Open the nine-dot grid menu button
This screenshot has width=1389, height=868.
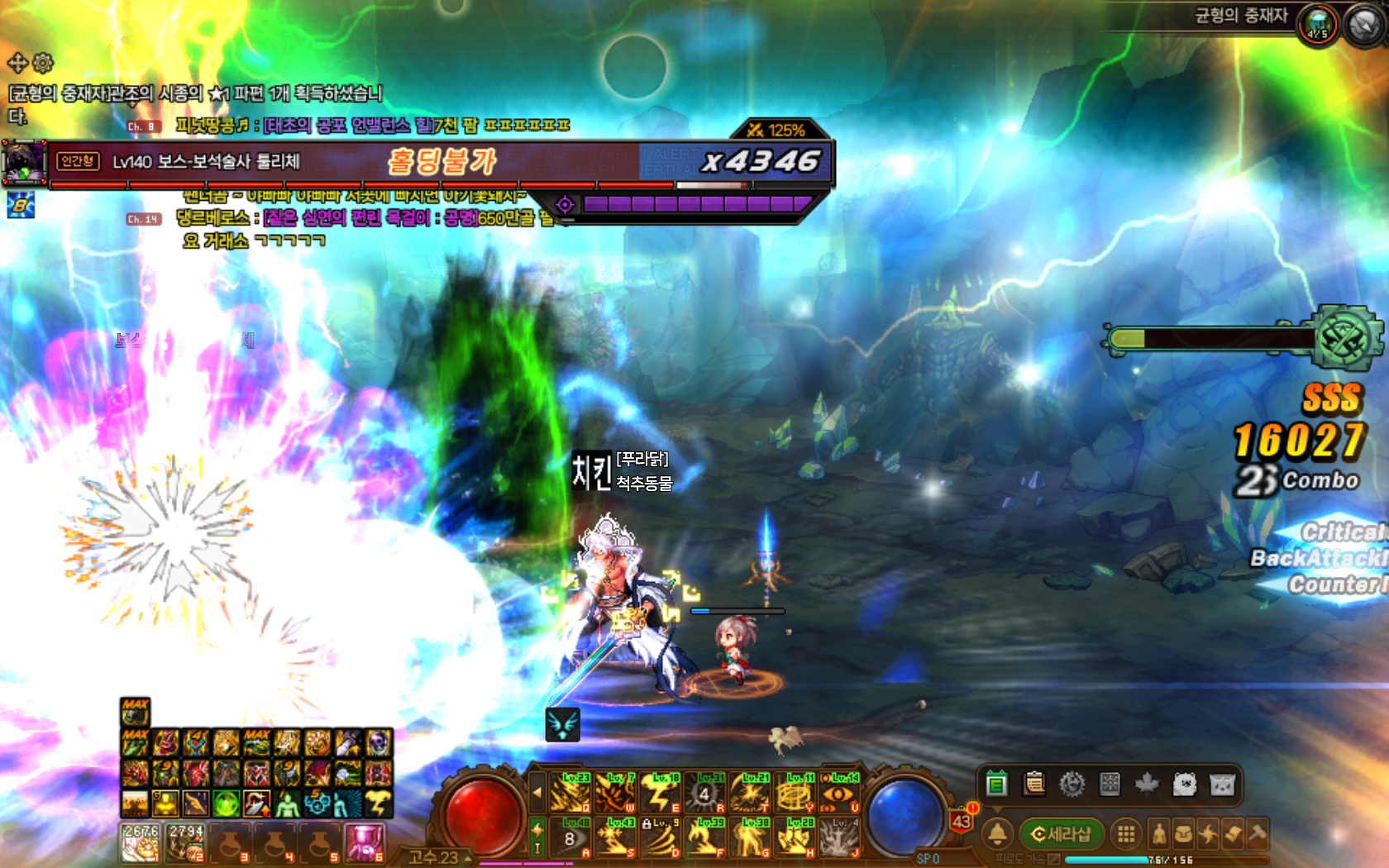tap(1125, 834)
